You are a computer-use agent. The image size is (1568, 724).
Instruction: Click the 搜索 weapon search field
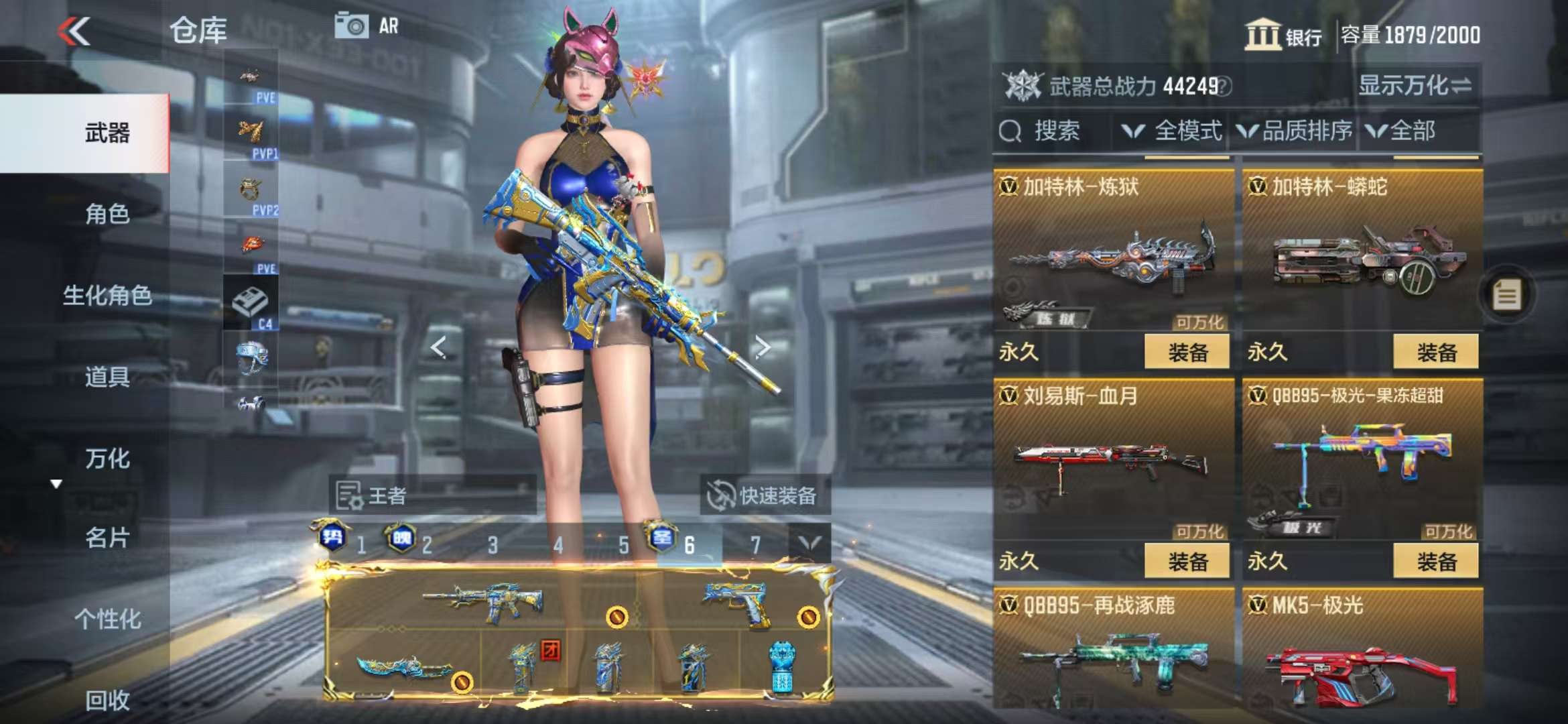pyautogui.click(x=1055, y=131)
